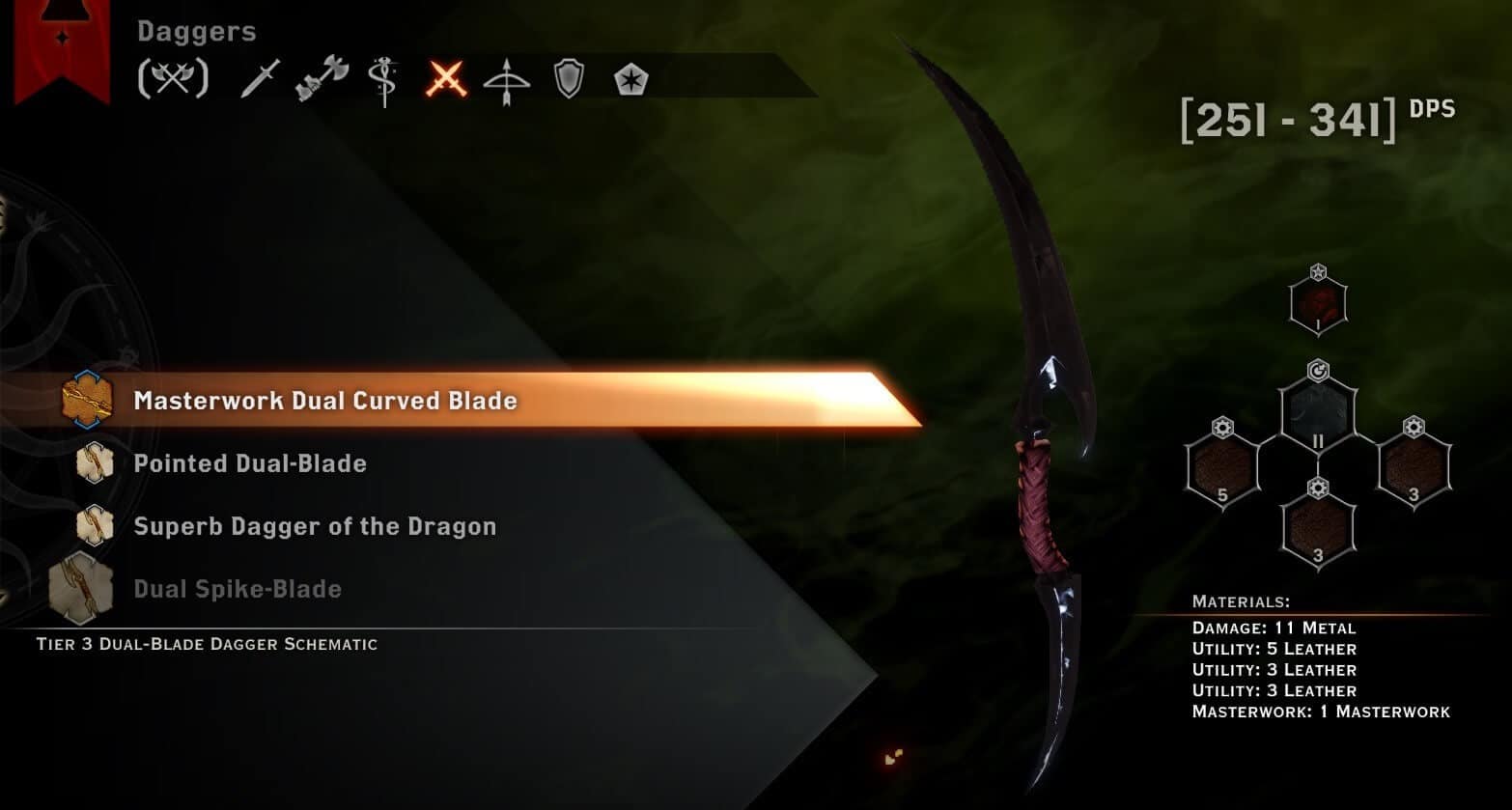1512x810 pixels.
Task: Click the Masterwork Dual Curved Blade schematic icon
Action: coord(87,400)
